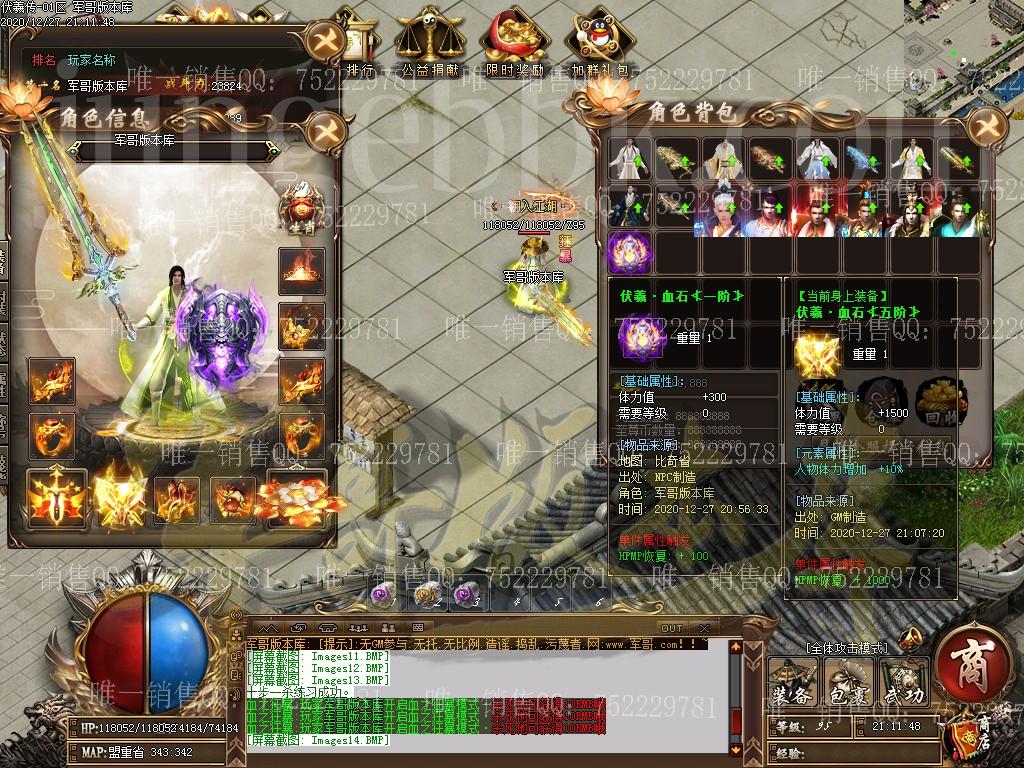Click the 全体攻击模式 attack mode label

click(x=845, y=648)
